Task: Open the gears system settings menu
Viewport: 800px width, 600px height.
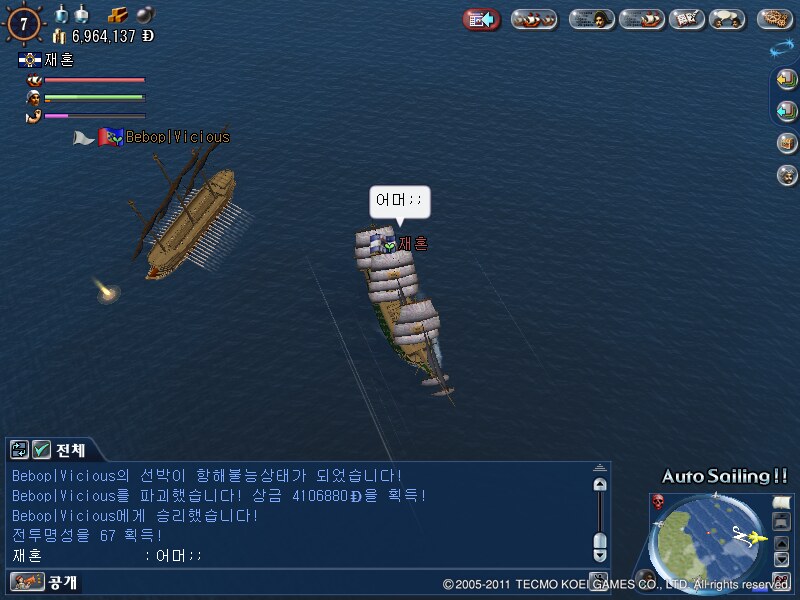Action: point(774,19)
